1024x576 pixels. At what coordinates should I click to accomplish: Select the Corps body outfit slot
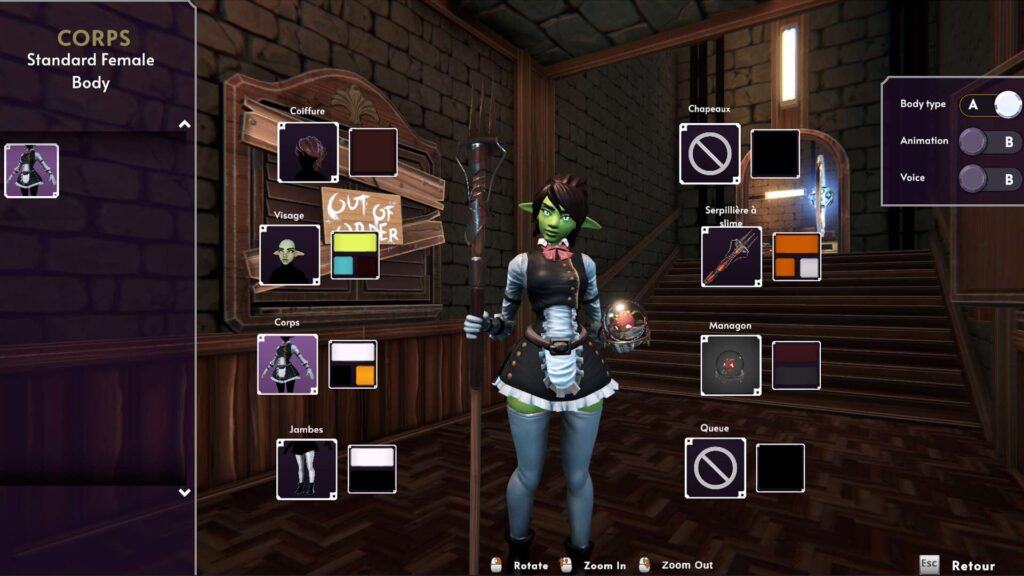pyautogui.click(x=288, y=364)
